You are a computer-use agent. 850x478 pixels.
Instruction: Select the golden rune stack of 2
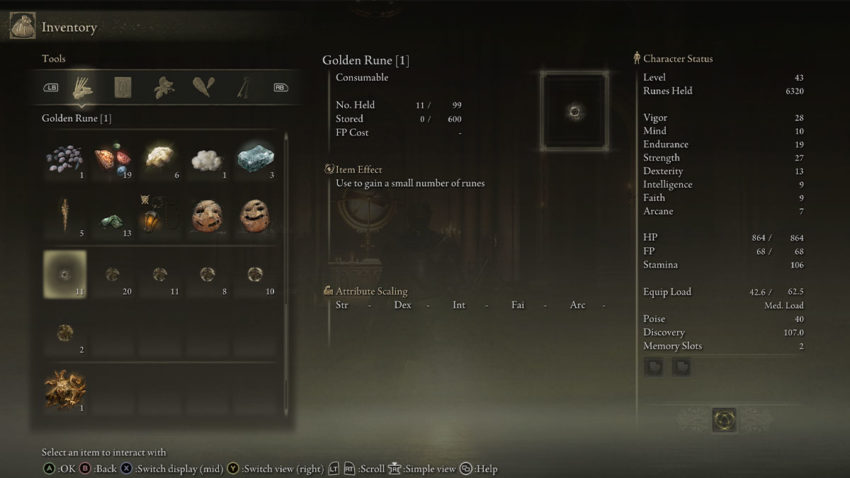65,332
